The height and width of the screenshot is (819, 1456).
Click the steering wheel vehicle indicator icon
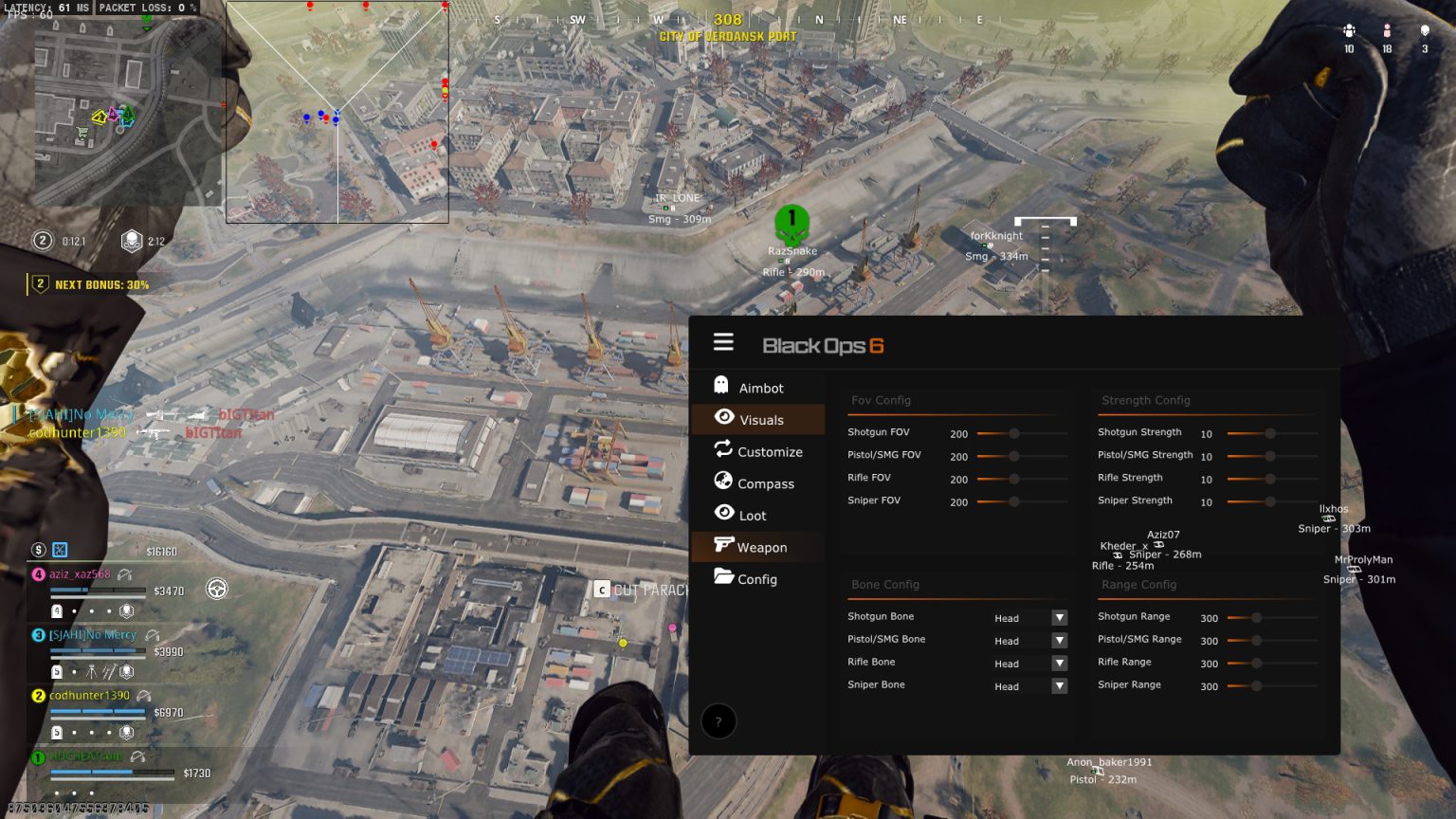point(217,589)
